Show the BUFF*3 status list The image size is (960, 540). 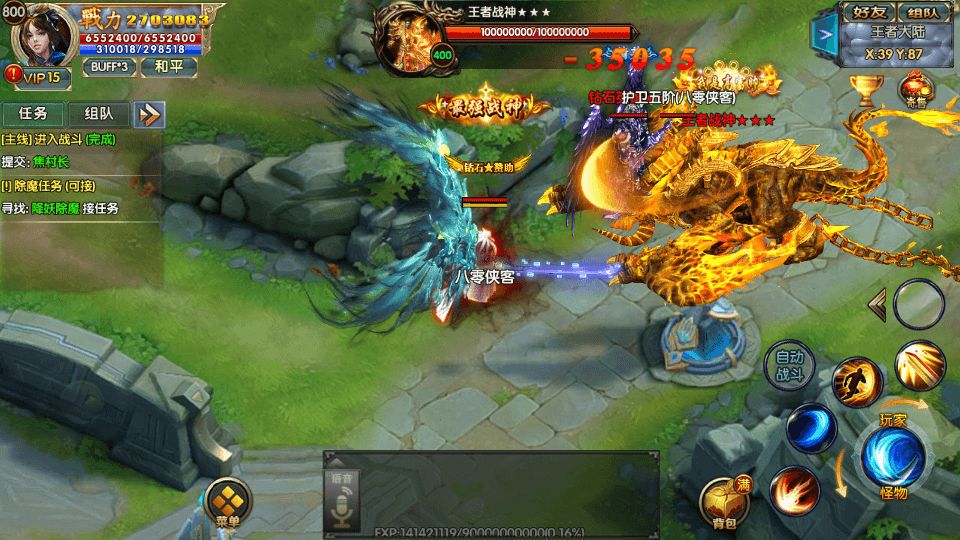coord(109,67)
